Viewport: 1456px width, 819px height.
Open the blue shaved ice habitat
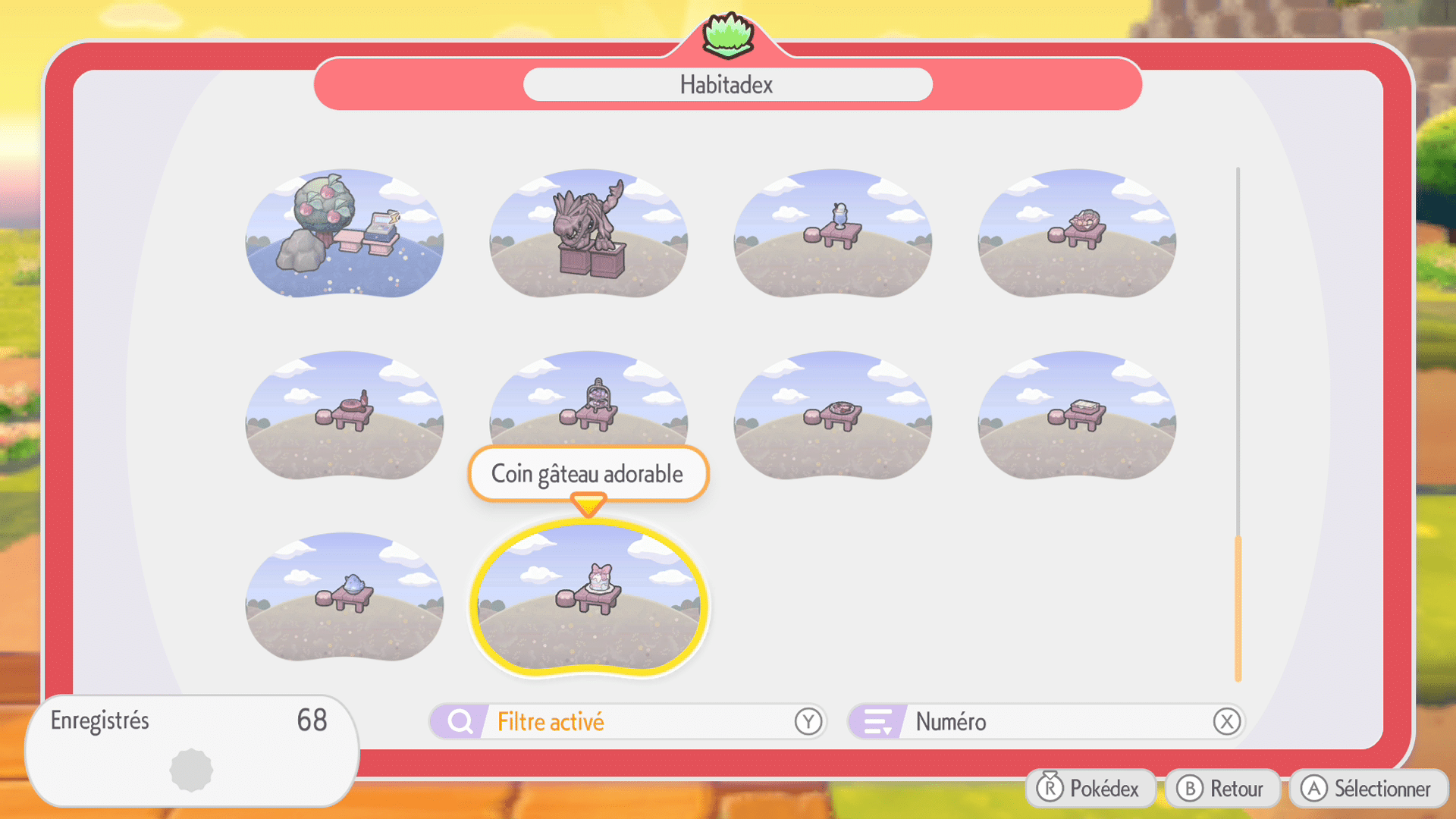[x=344, y=599]
